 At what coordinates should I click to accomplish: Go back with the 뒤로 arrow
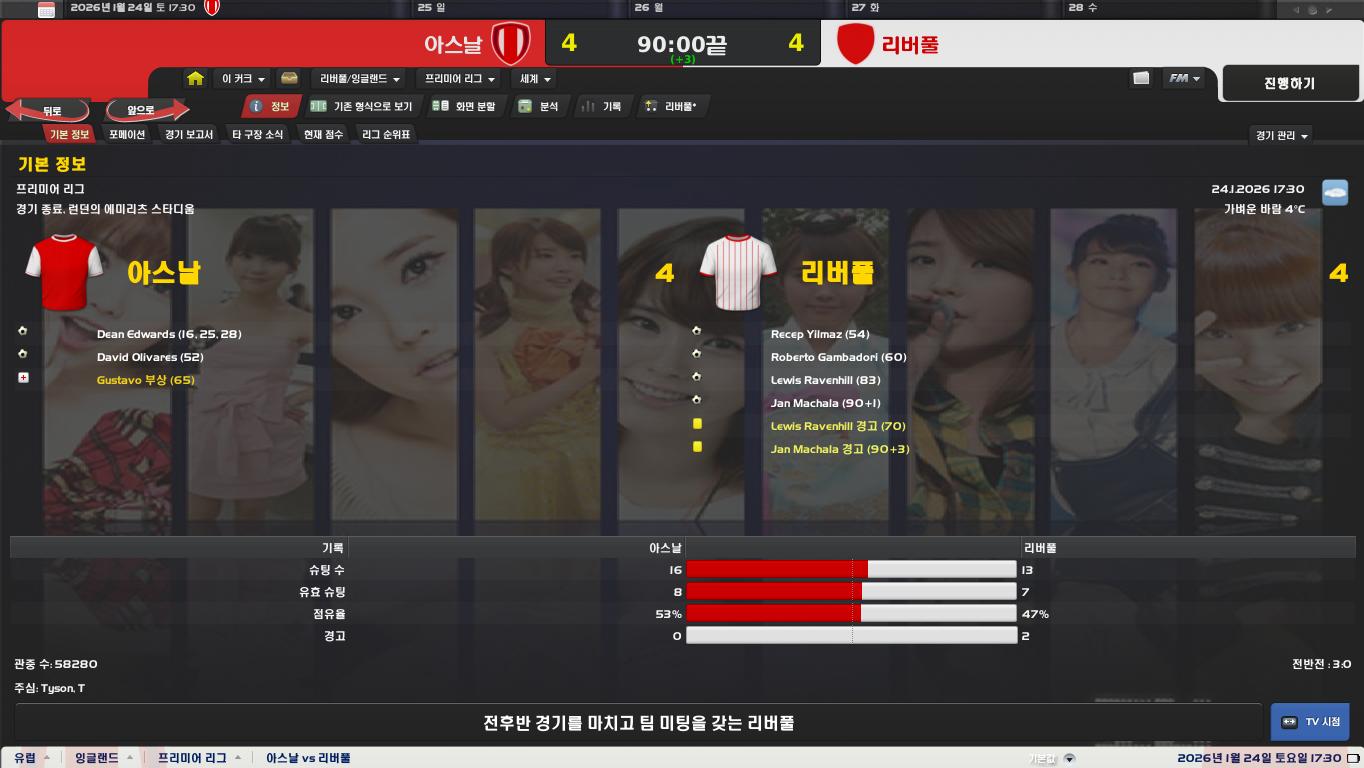[x=50, y=110]
